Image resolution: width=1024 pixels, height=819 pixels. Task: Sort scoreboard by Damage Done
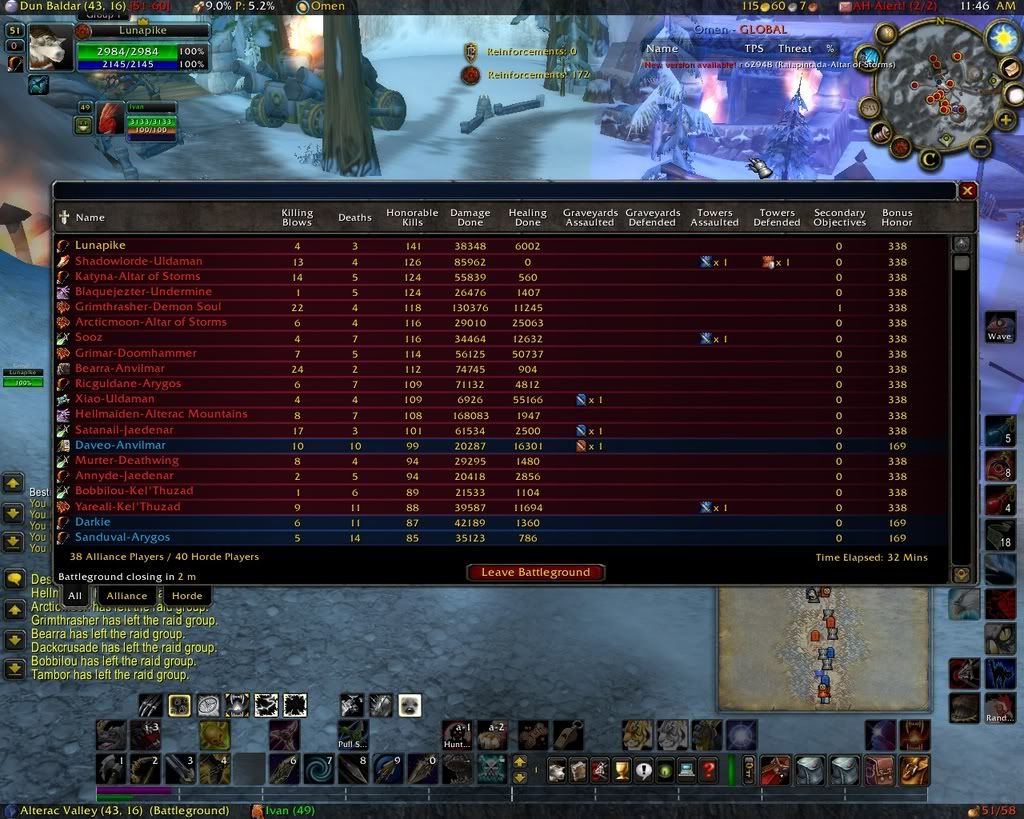tap(470, 217)
